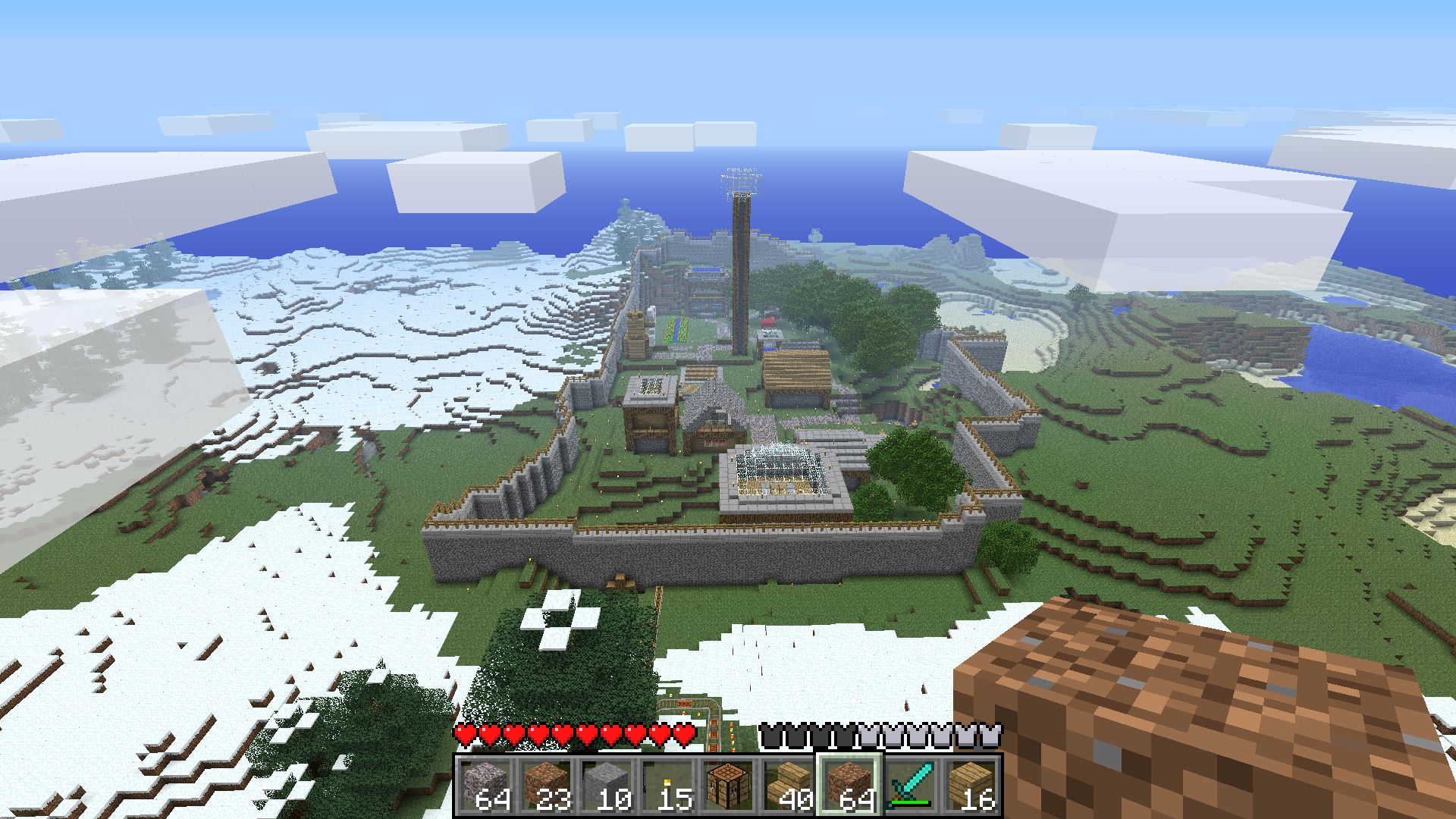The image size is (1456, 819).
Task: Select the diamond sword in the hotbar
Action: click(x=911, y=781)
